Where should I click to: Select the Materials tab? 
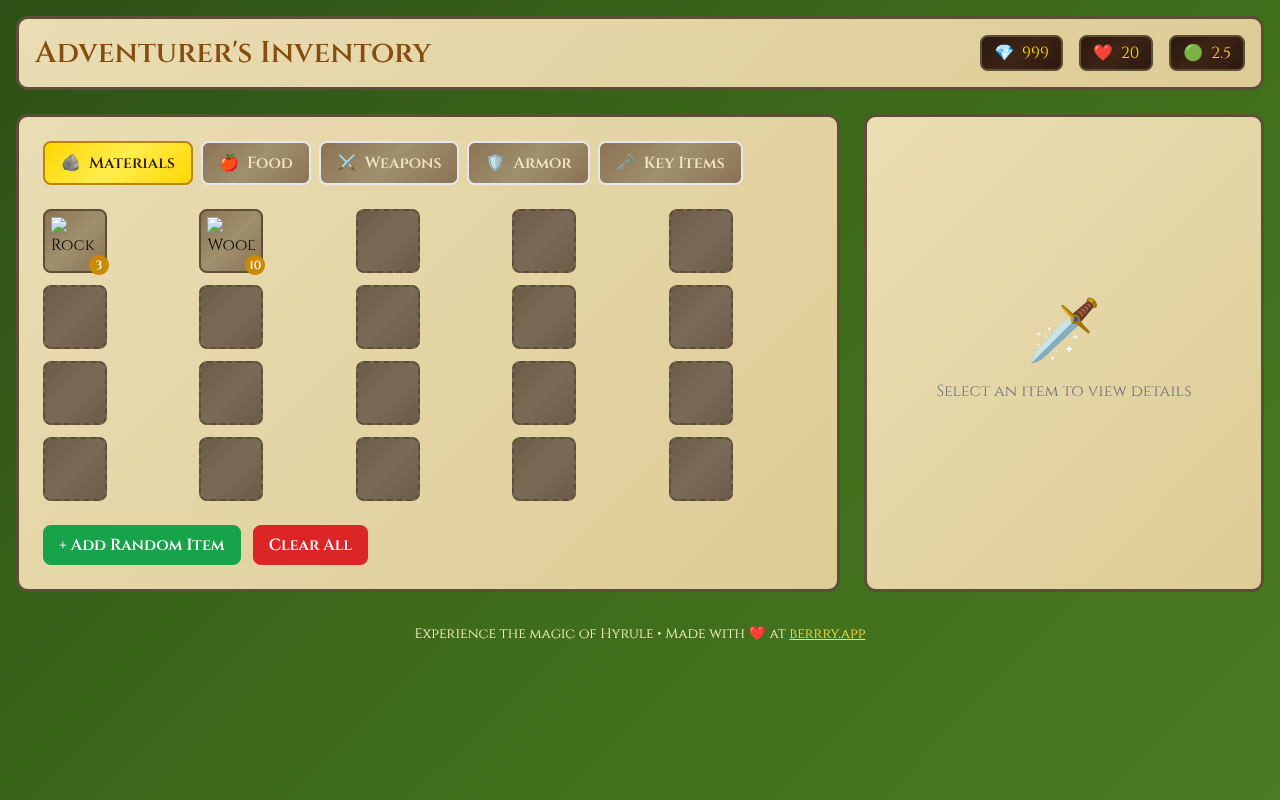click(117, 162)
